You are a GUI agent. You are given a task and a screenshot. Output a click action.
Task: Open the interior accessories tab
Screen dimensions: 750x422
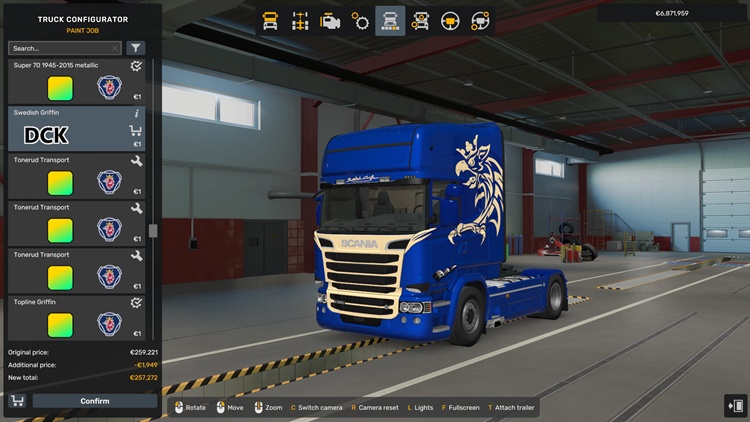(481, 20)
